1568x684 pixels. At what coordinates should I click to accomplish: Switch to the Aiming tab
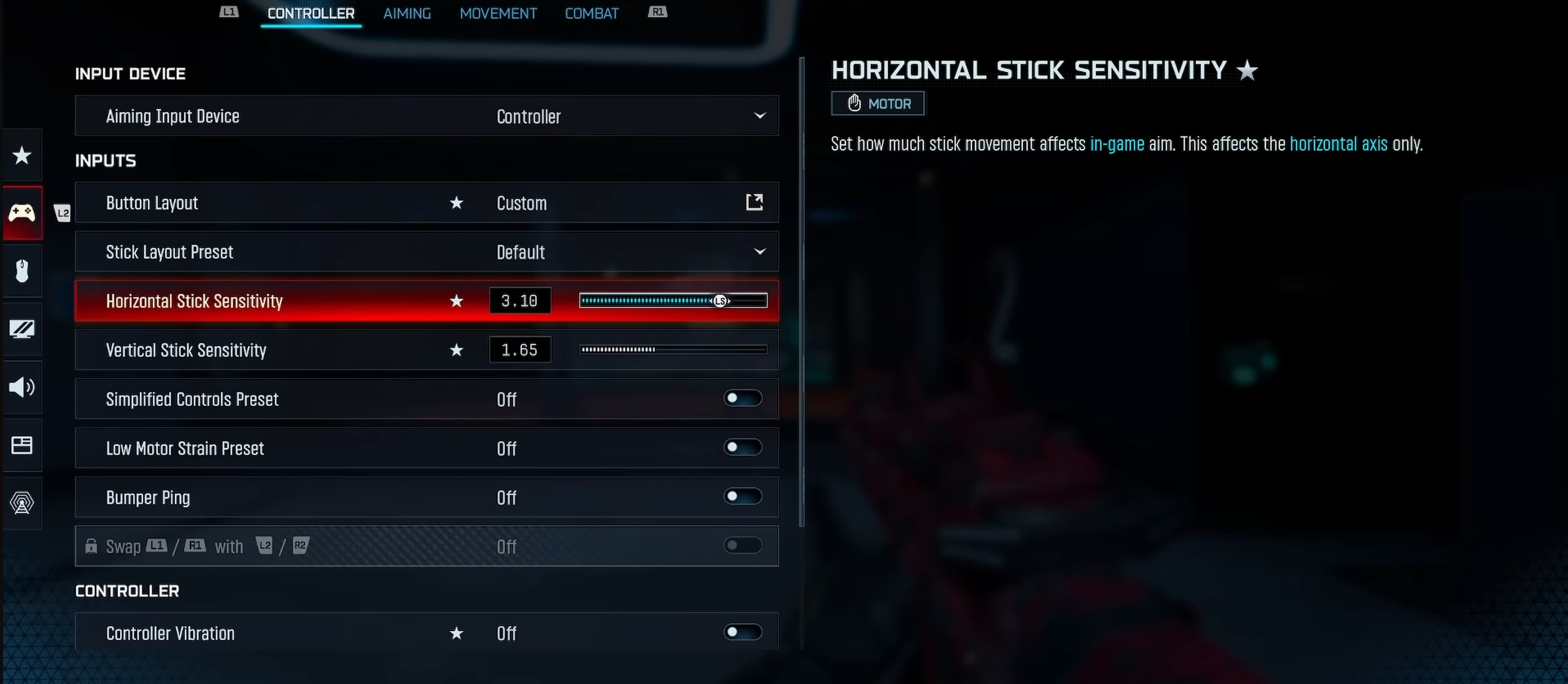point(407,13)
